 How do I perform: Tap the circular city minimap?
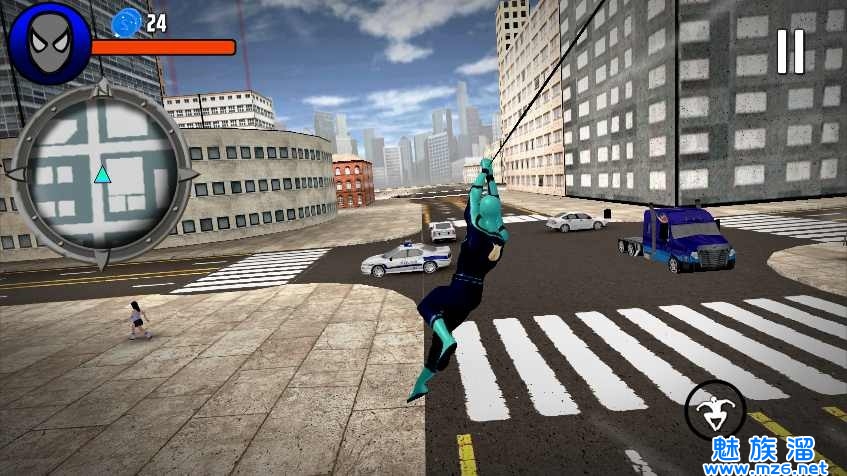pos(102,175)
